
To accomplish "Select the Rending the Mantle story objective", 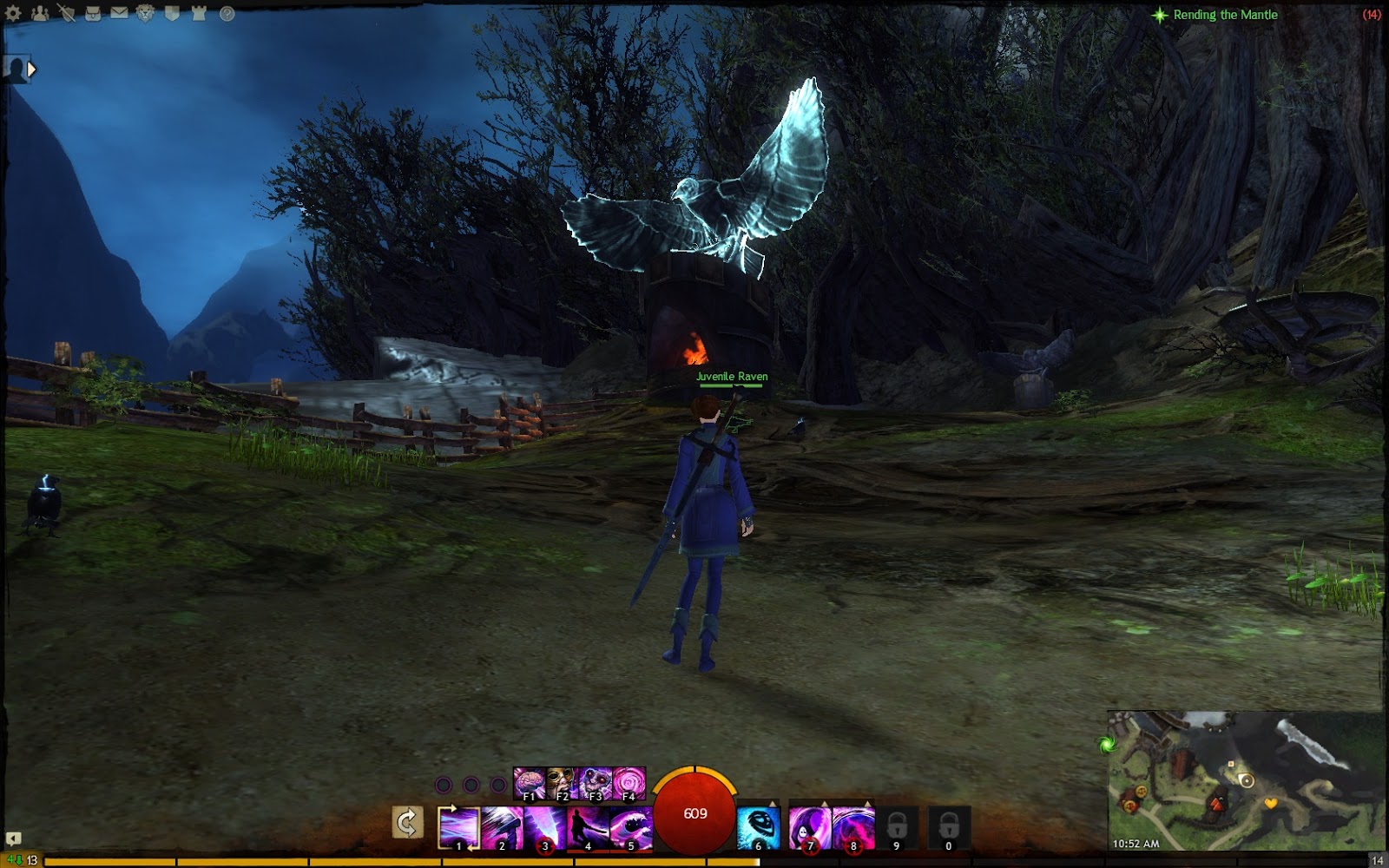I will click(1224, 14).
